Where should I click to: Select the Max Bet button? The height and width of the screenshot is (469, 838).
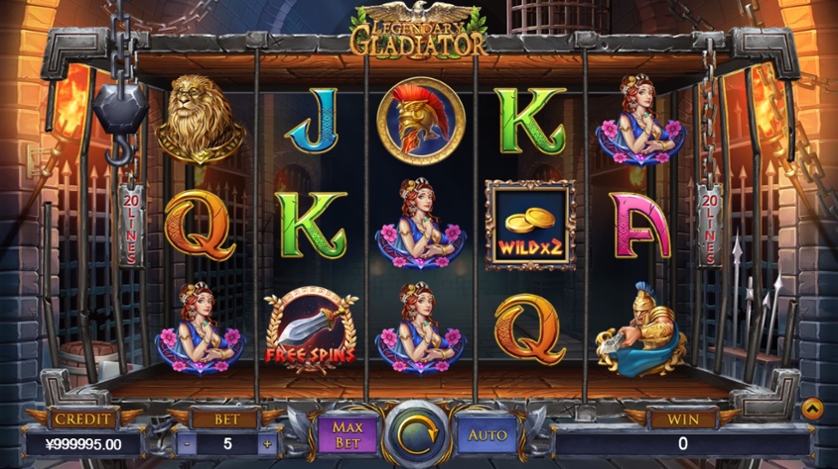[x=347, y=435]
